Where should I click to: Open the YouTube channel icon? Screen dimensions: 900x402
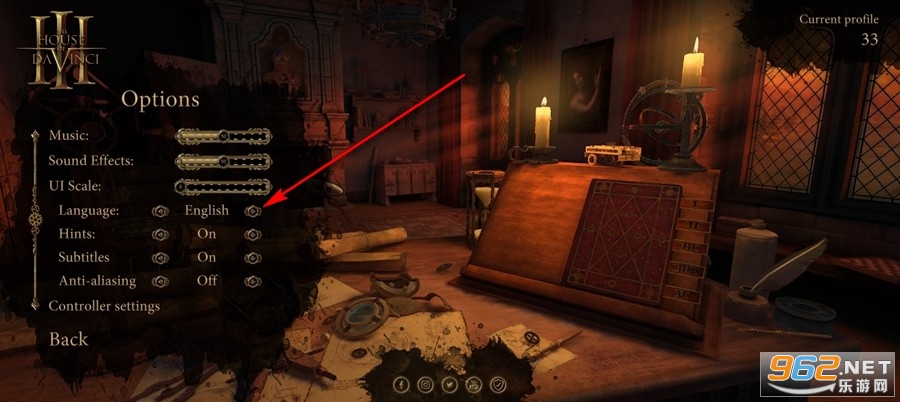pyautogui.click(x=474, y=384)
